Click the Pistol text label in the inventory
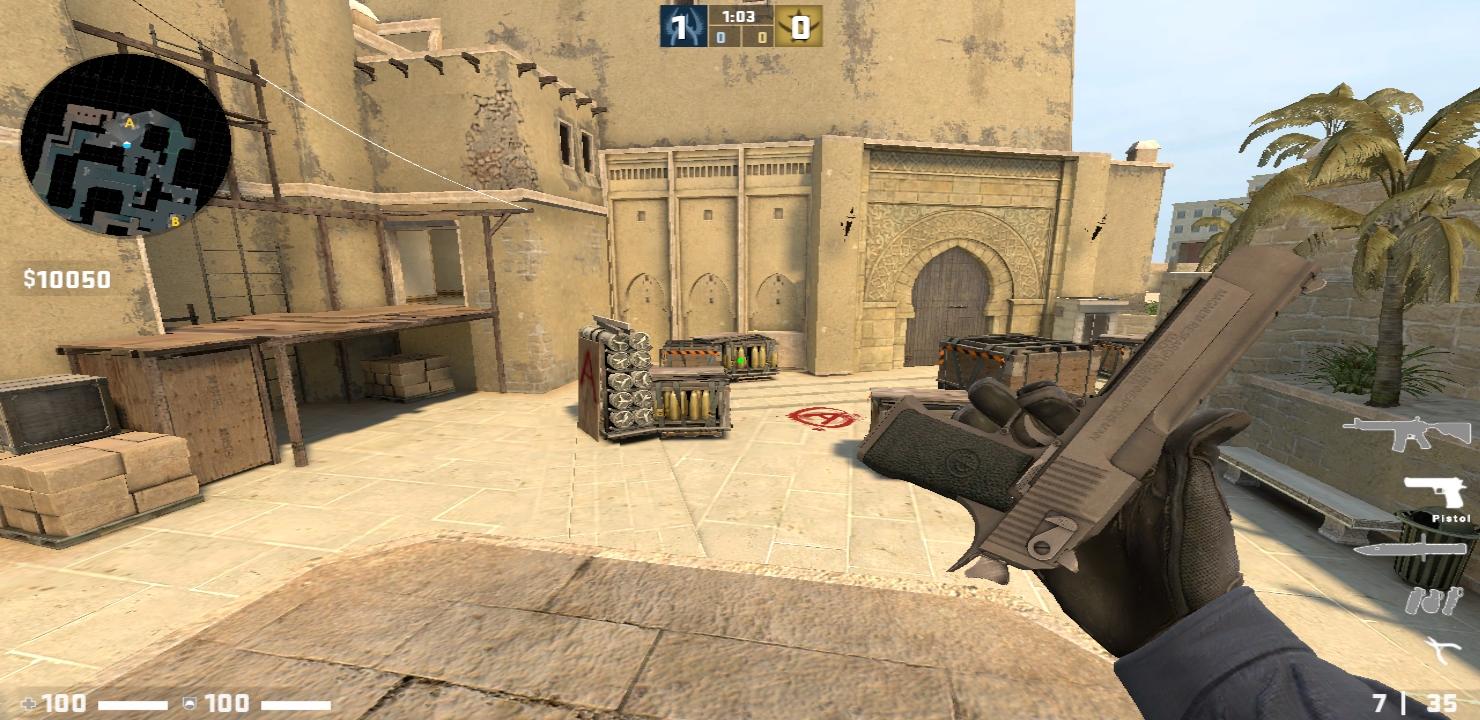Viewport: 1480px width, 720px height. click(x=1451, y=517)
